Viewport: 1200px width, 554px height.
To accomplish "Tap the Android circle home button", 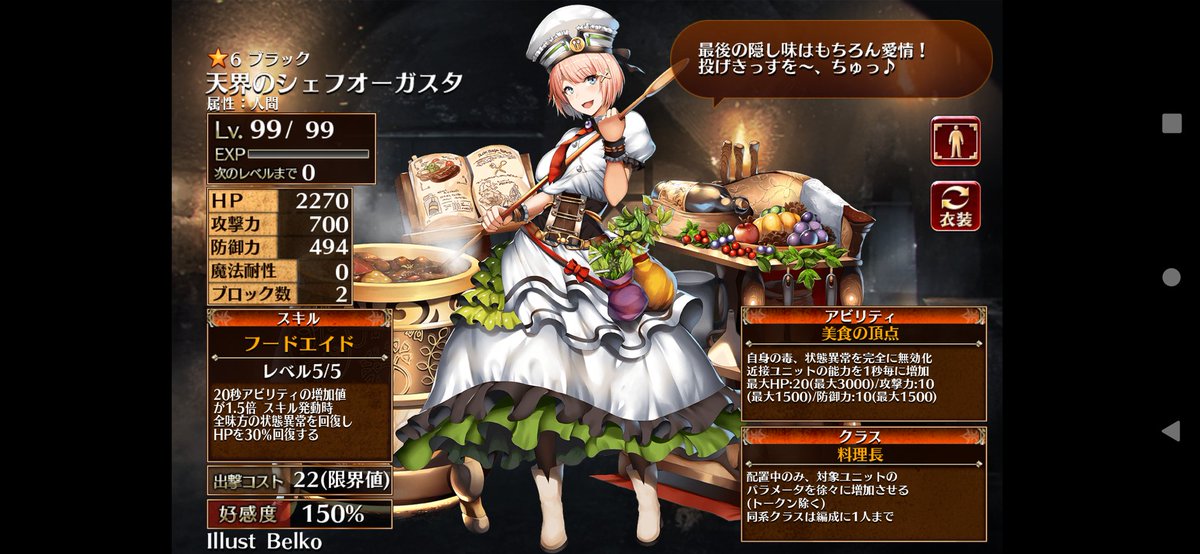I will click(1172, 277).
